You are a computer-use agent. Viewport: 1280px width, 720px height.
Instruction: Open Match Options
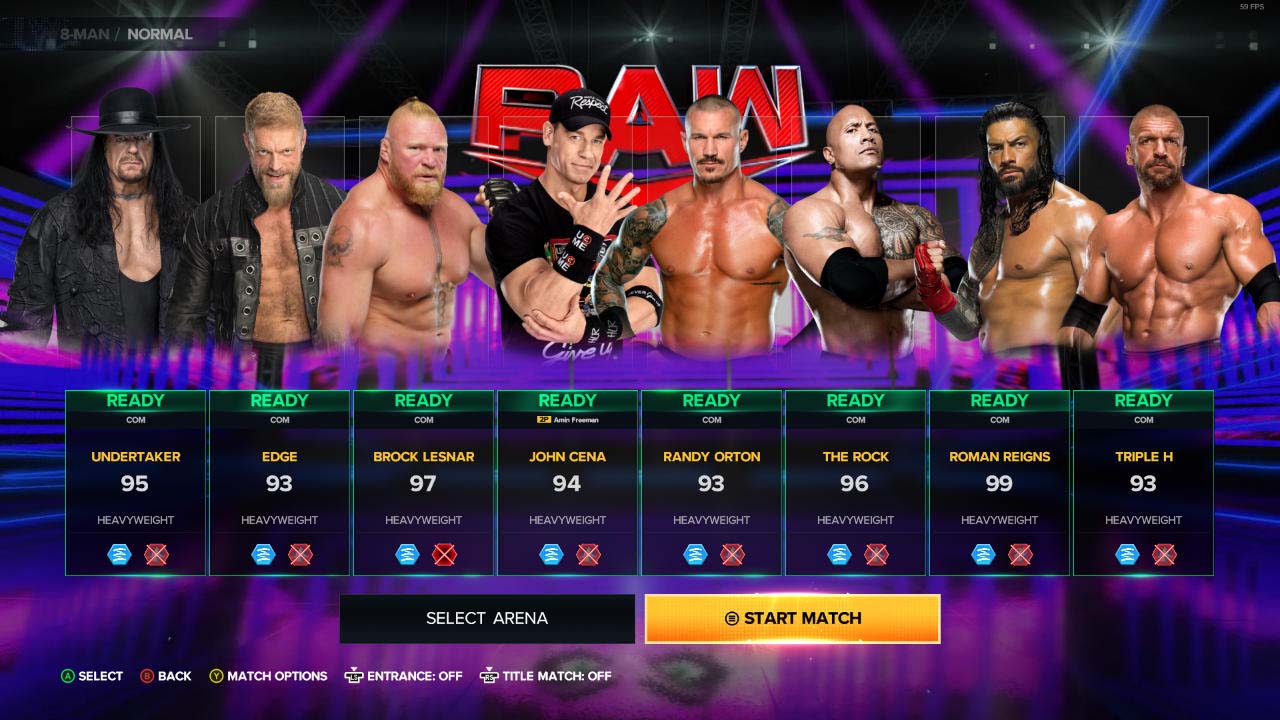(268, 676)
